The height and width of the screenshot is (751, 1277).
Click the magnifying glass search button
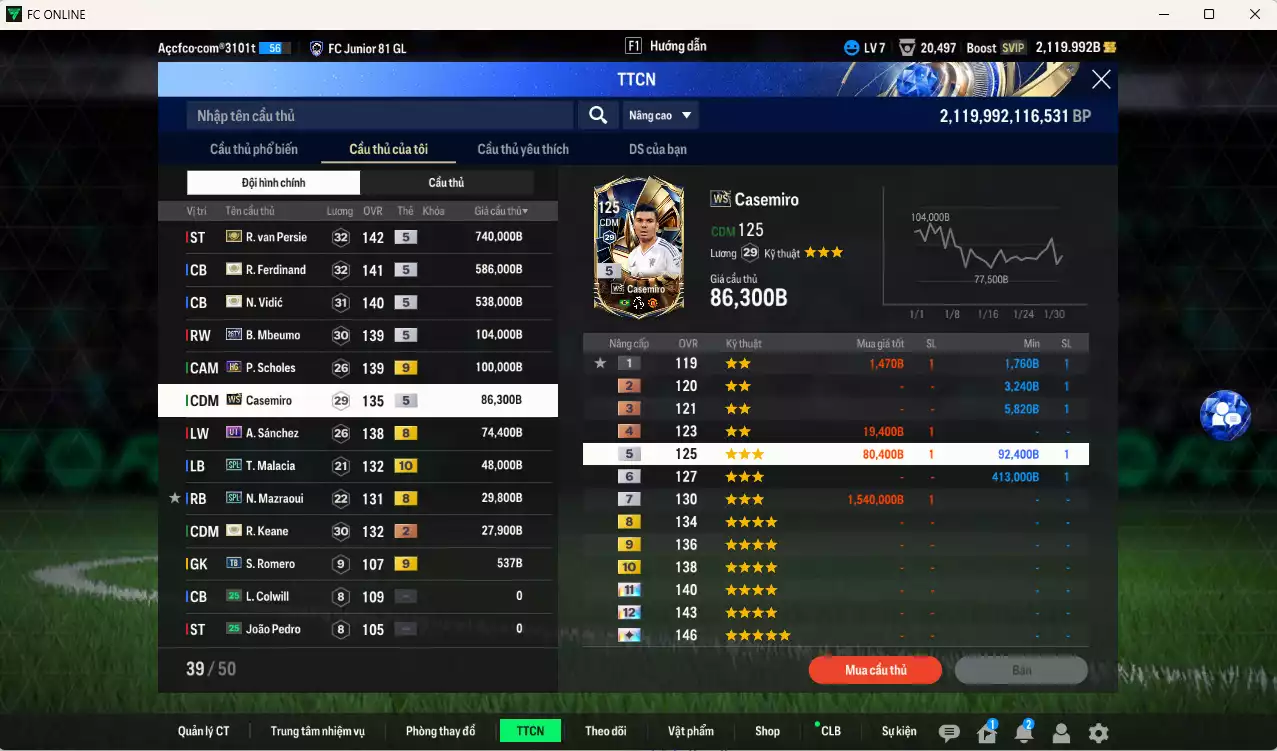click(x=598, y=116)
